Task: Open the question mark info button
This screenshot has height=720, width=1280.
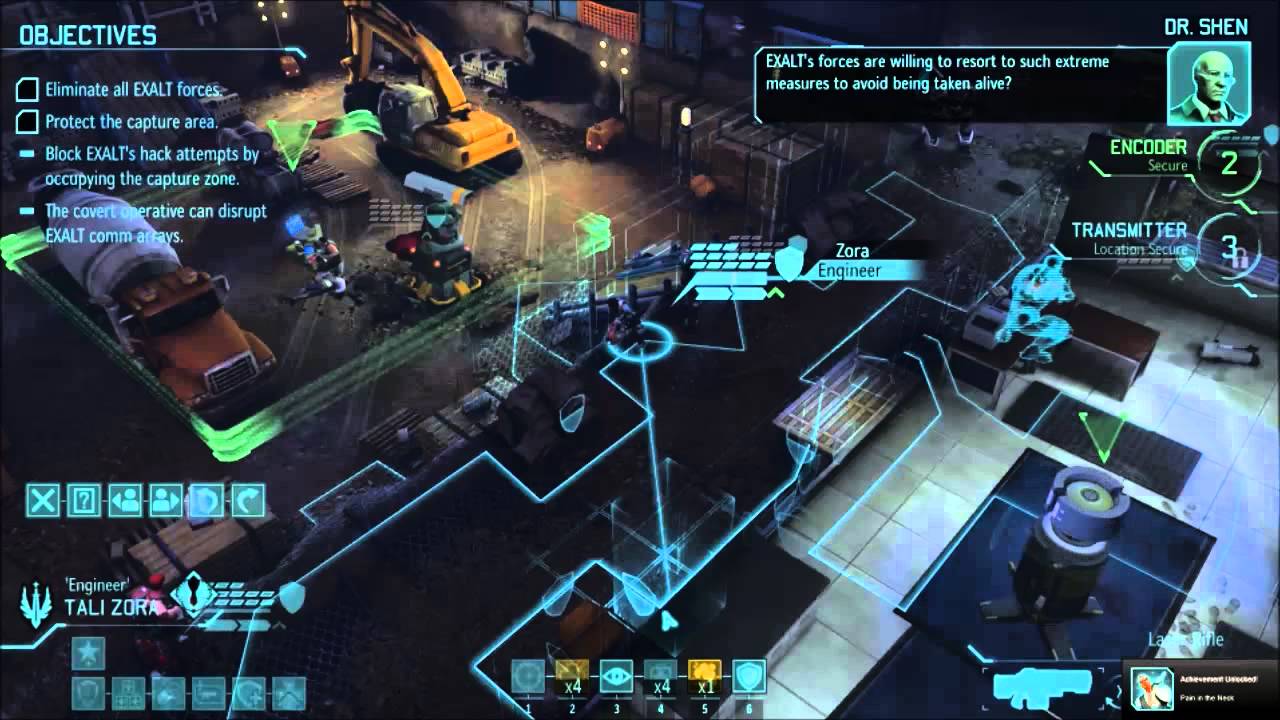Action: 84,499
